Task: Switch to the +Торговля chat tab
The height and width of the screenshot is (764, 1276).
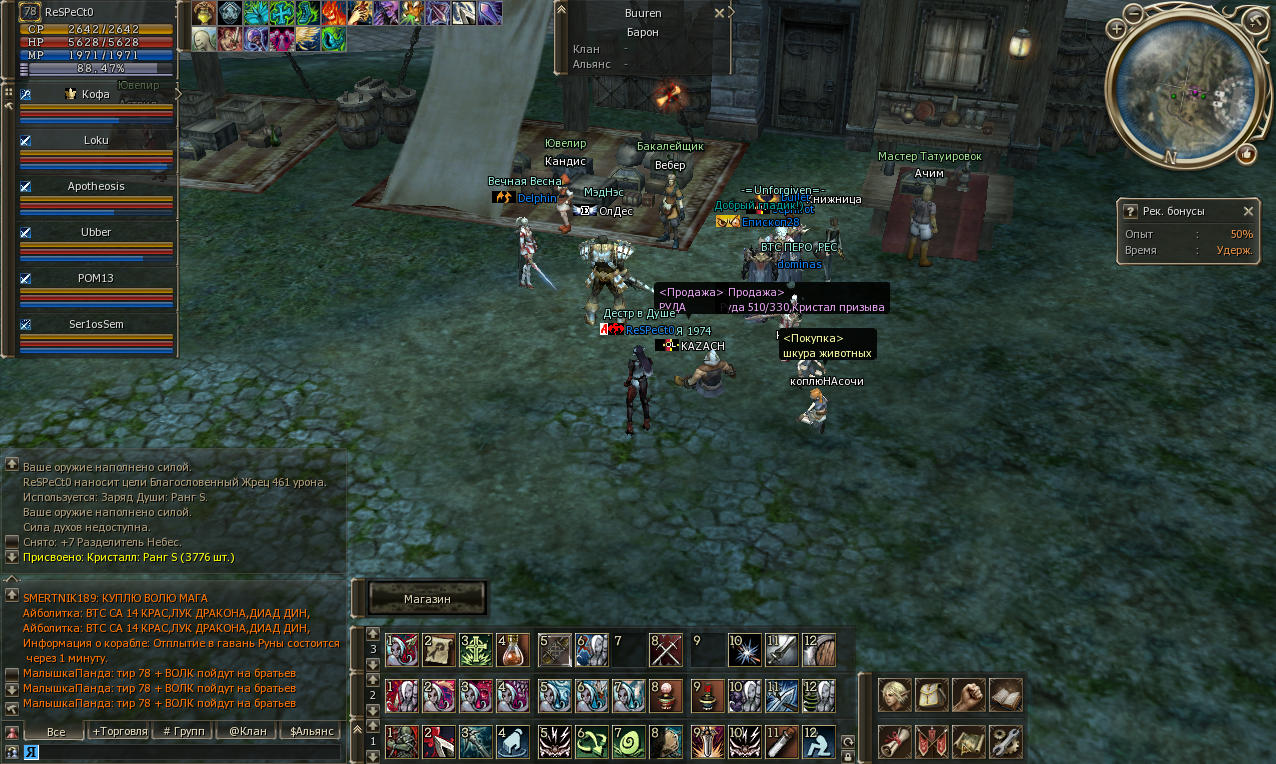Action: coord(120,732)
